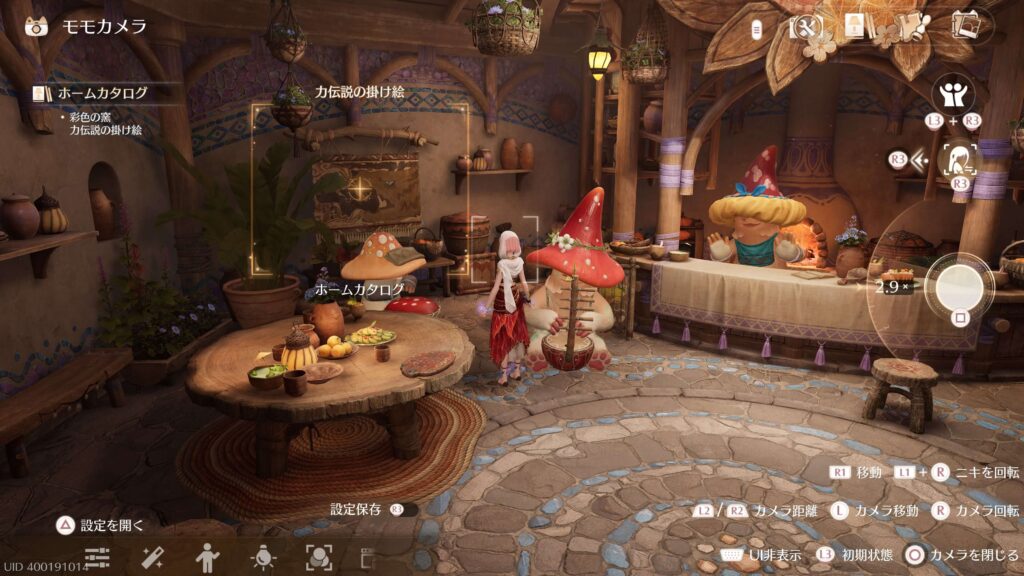This screenshot has height=576, width=1024.
Task: Select the 設定を開く open settings prompt
Action: click(x=102, y=524)
